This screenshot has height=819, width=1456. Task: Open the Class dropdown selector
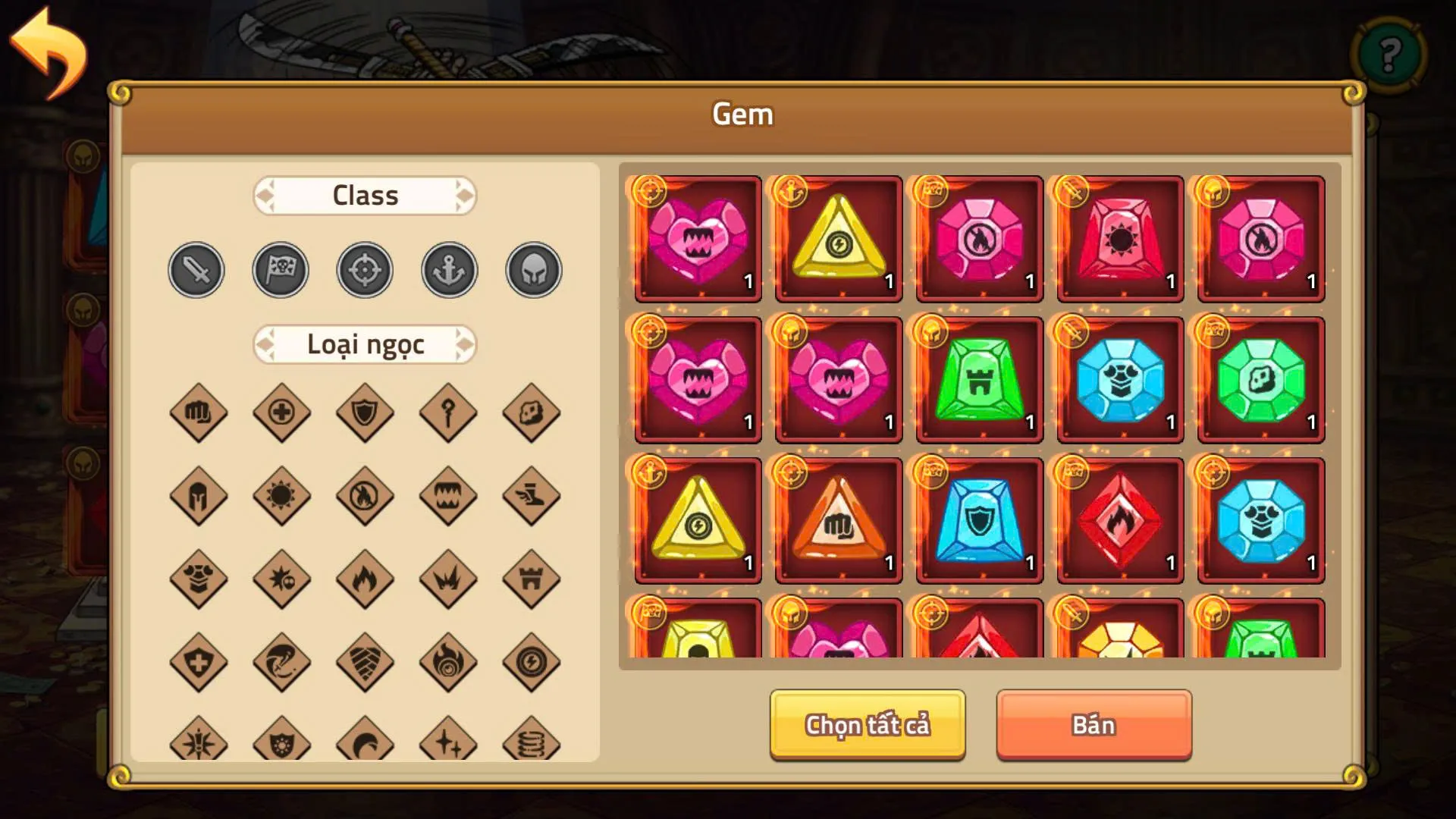pyautogui.click(x=365, y=196)
